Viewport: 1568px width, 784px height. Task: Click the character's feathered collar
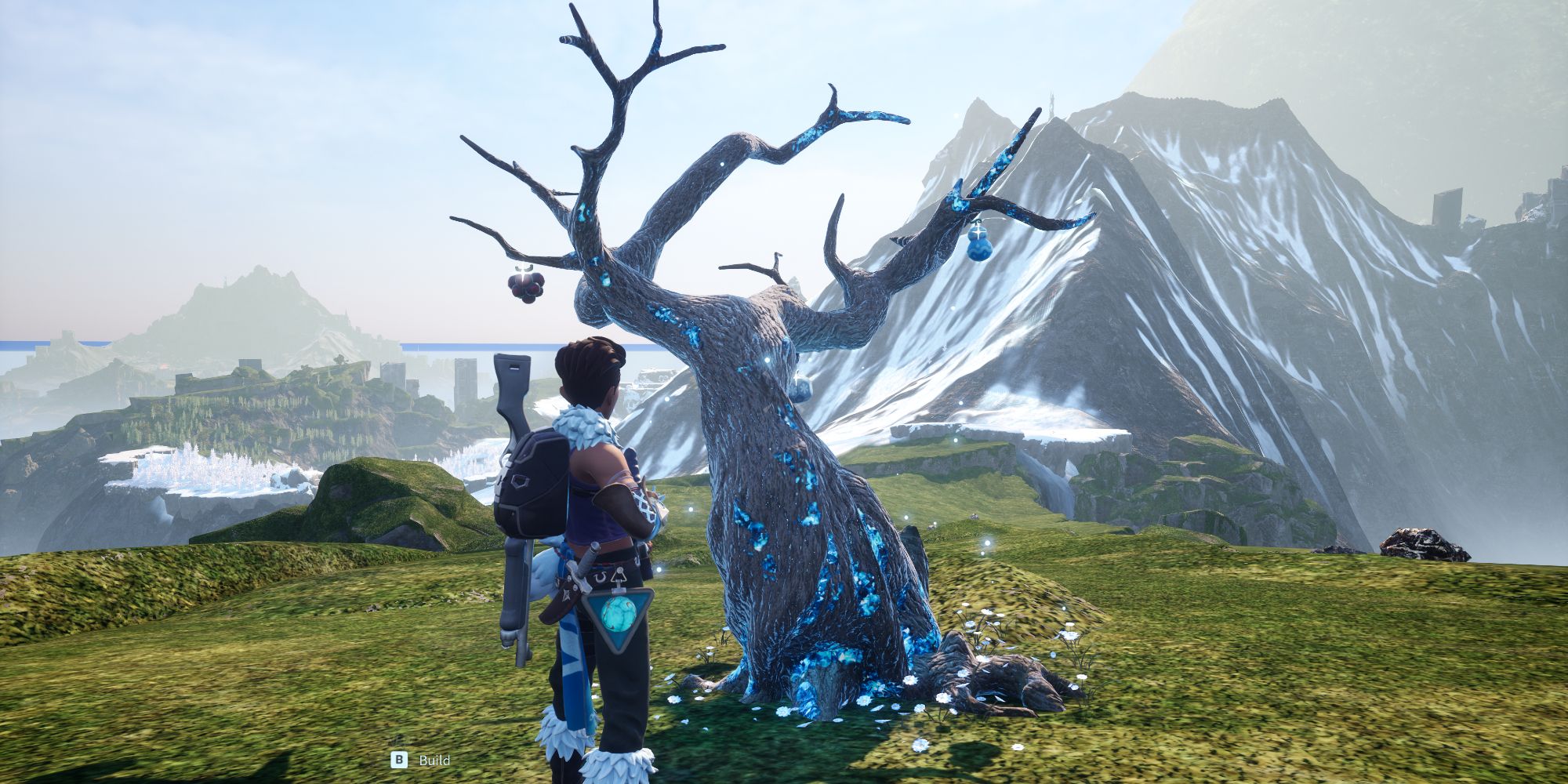(583, 423)
